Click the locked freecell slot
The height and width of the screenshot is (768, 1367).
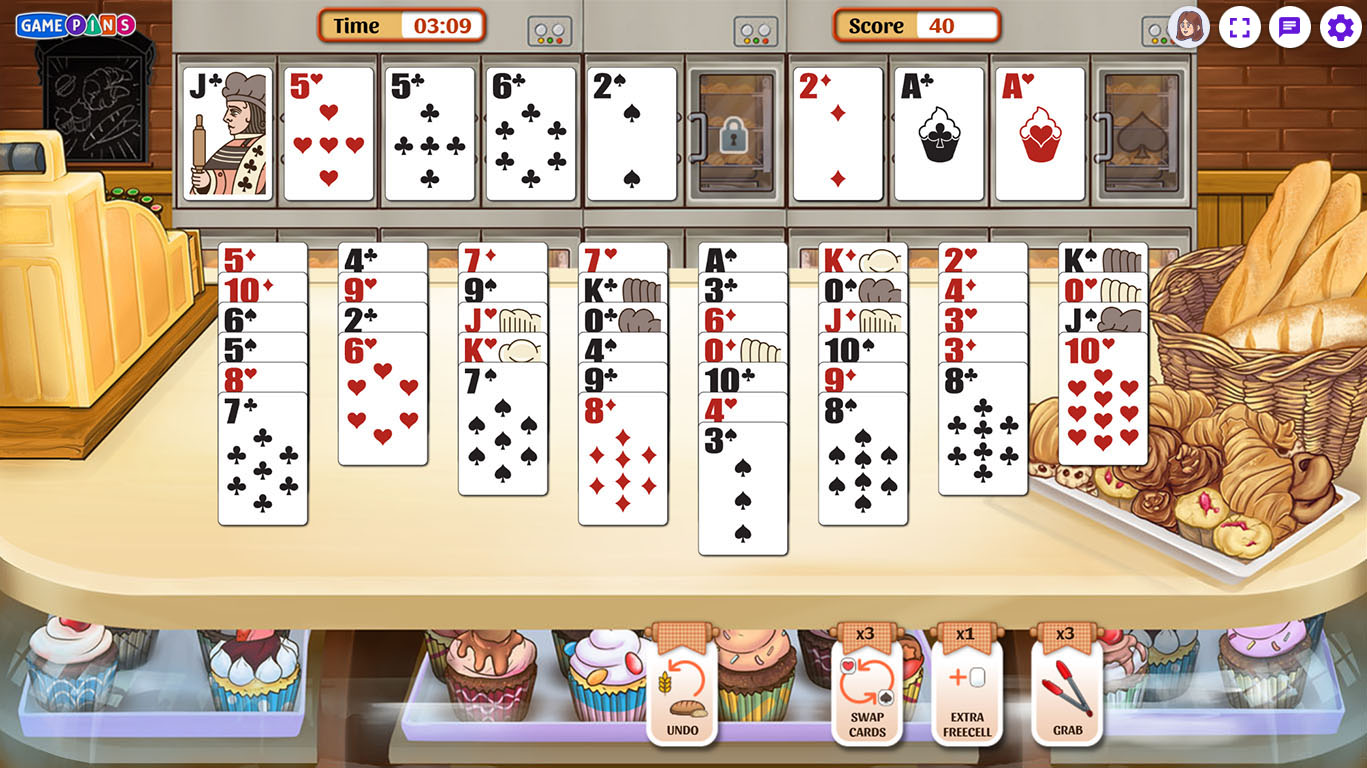[733, 134]
